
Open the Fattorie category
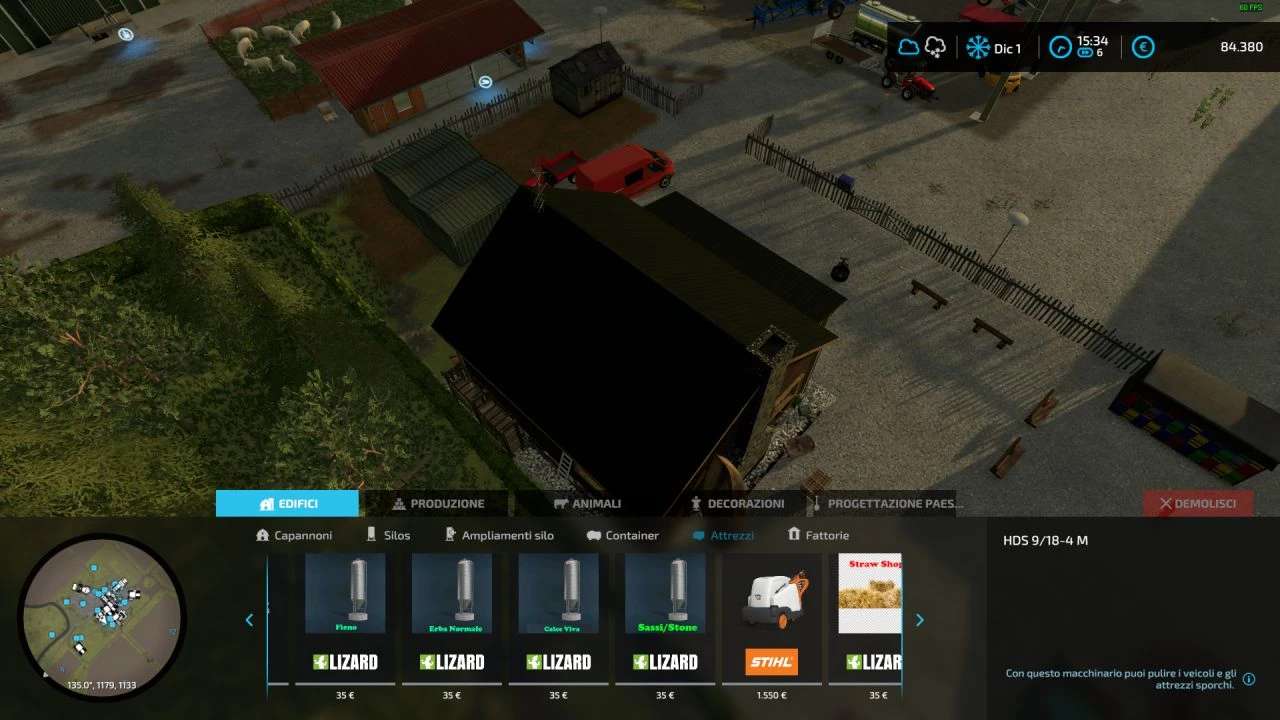818,535
